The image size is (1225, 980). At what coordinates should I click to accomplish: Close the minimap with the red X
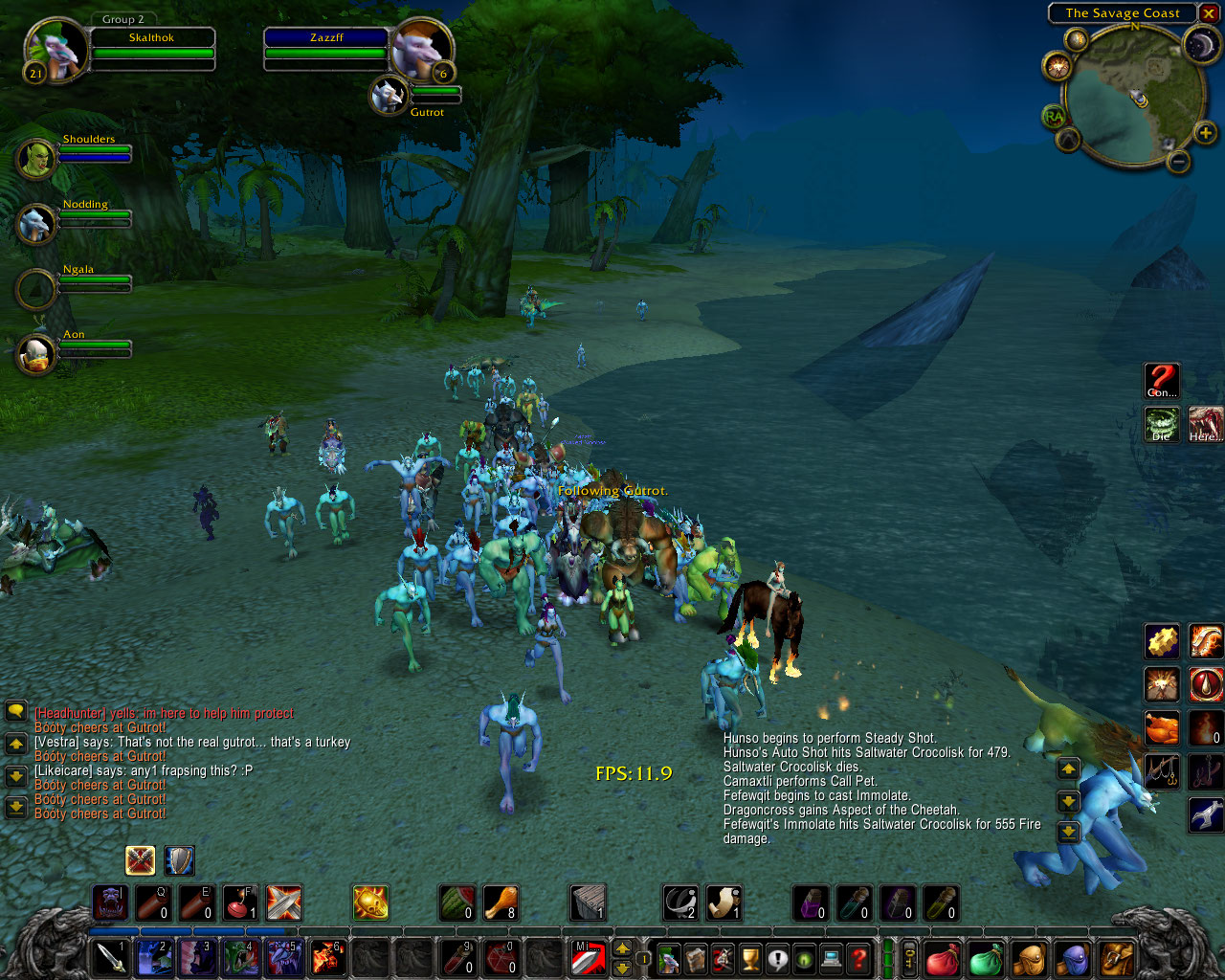[1209, 13]
